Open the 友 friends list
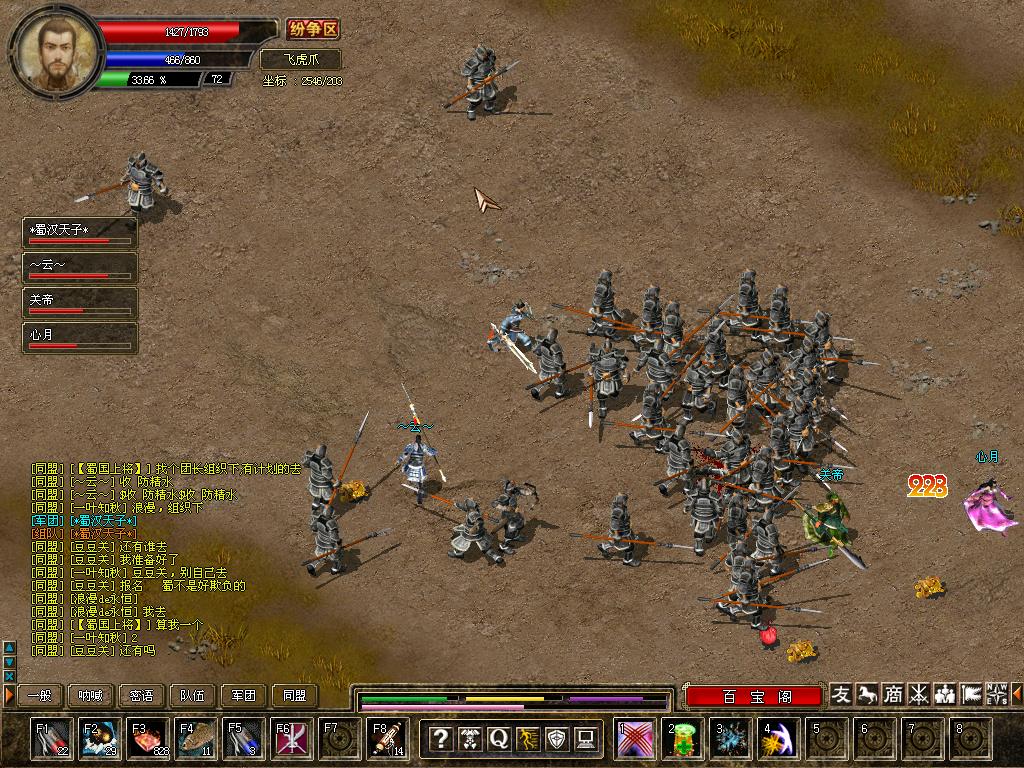 tap(842, 694)
